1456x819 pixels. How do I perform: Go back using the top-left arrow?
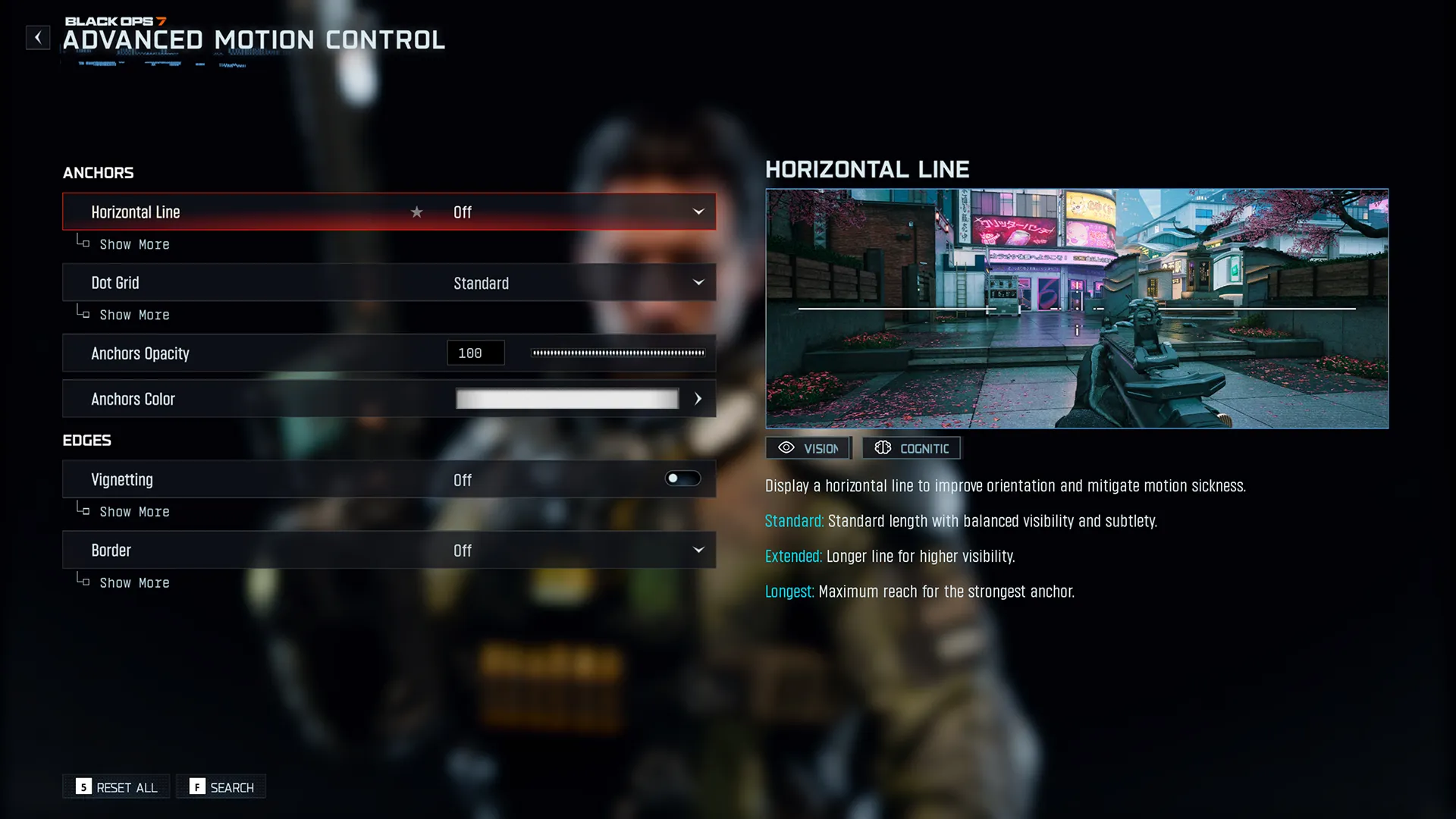click(38, 37)
